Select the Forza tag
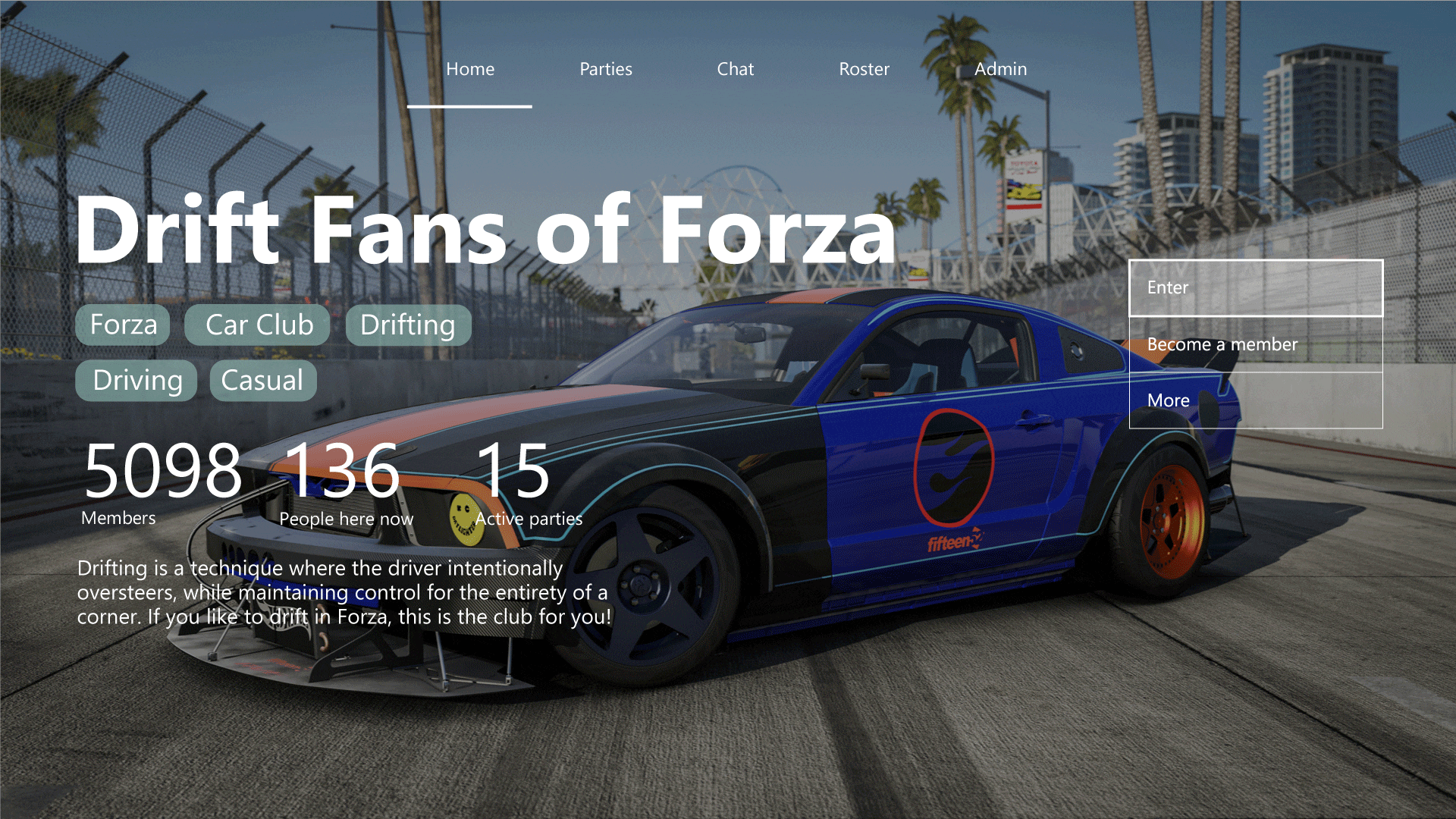Image resolution: width=1456 pixels, height=819 pixels. (123, 325)
